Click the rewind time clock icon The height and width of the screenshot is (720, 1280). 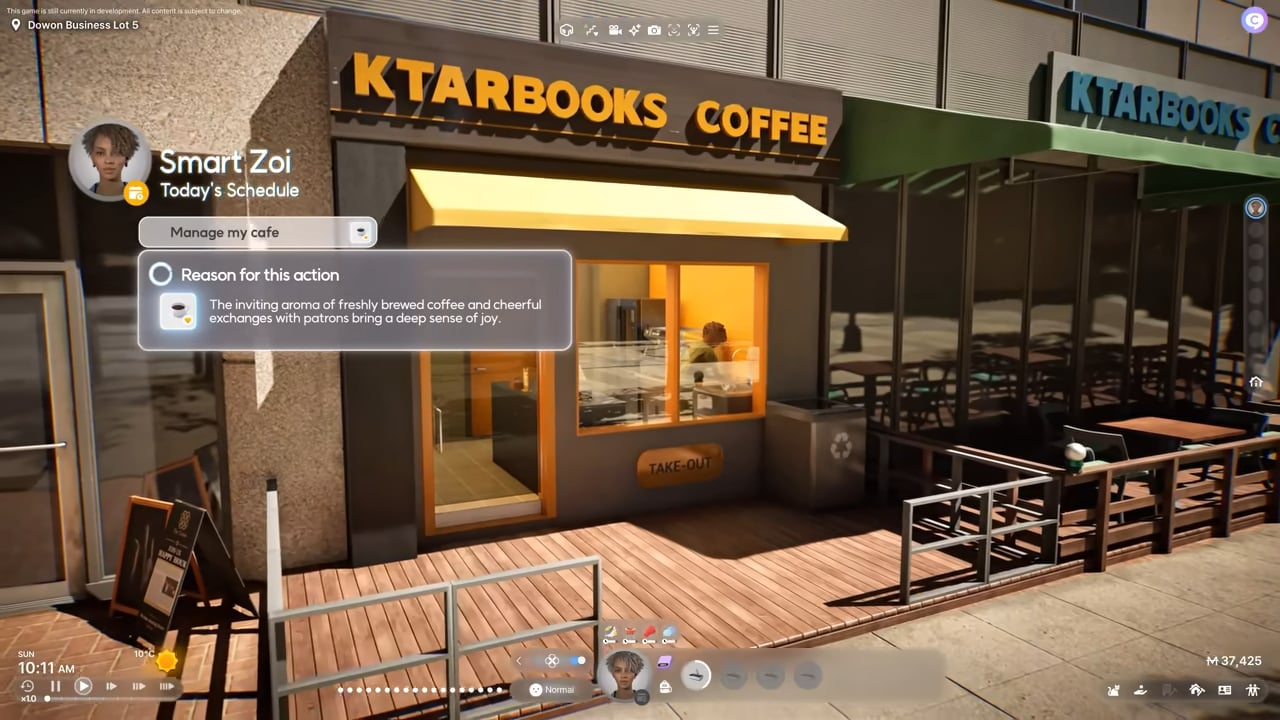[27, 686]
